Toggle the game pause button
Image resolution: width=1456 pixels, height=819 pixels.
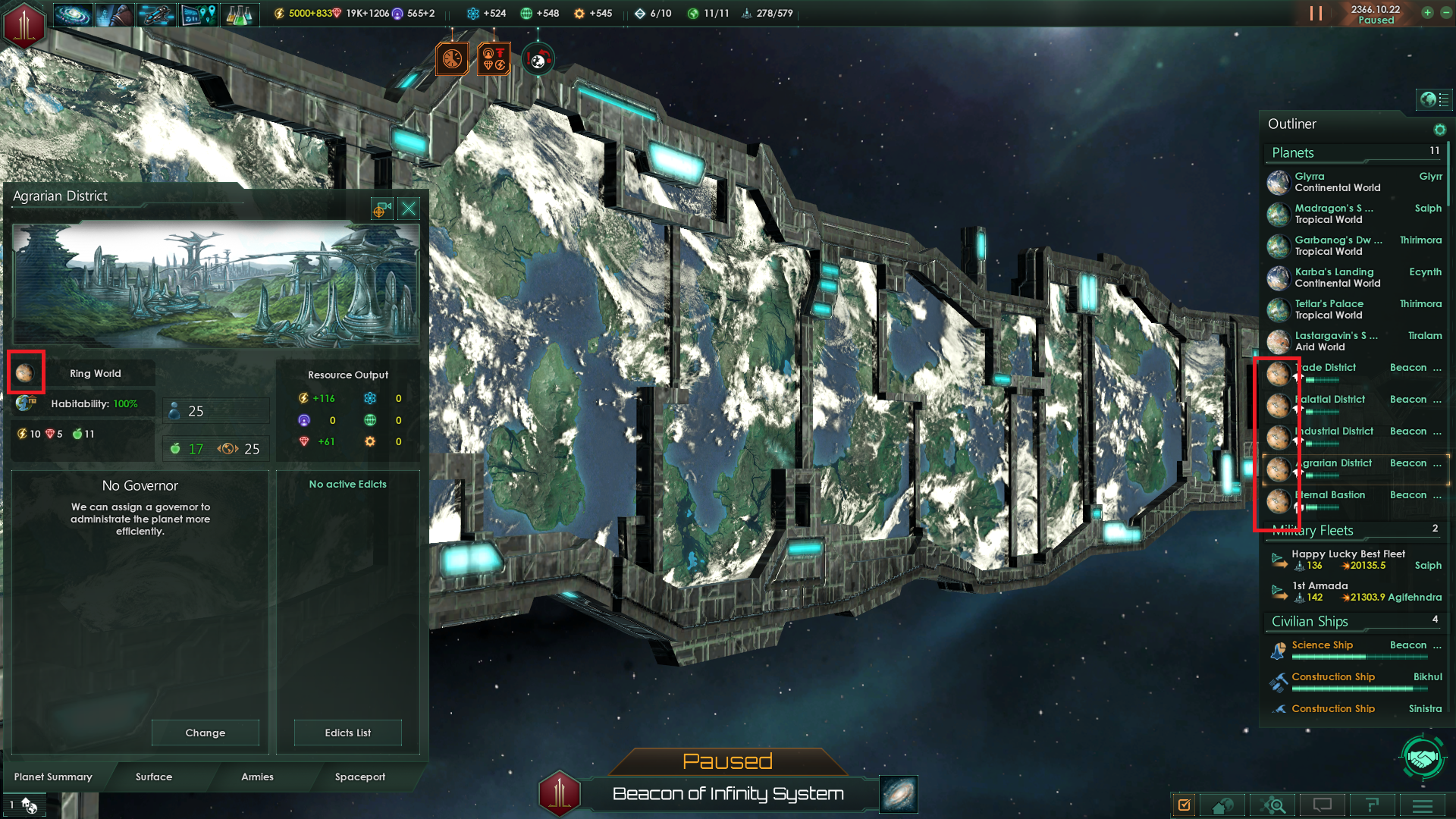pos(1316,14)
